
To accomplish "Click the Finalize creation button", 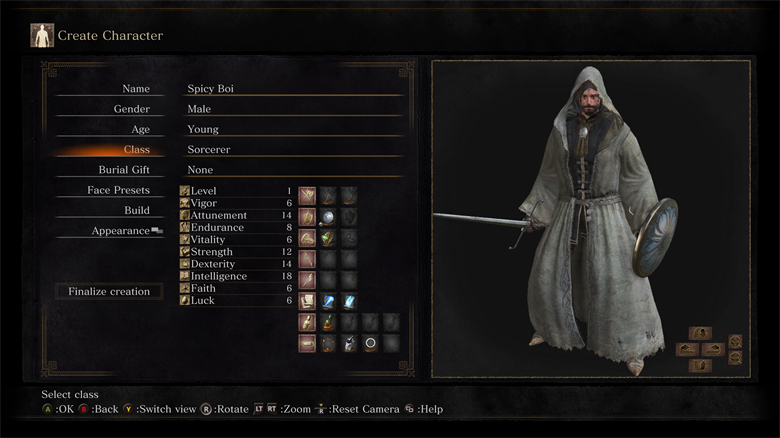I will pyautogui.click(x=109, y=292).
